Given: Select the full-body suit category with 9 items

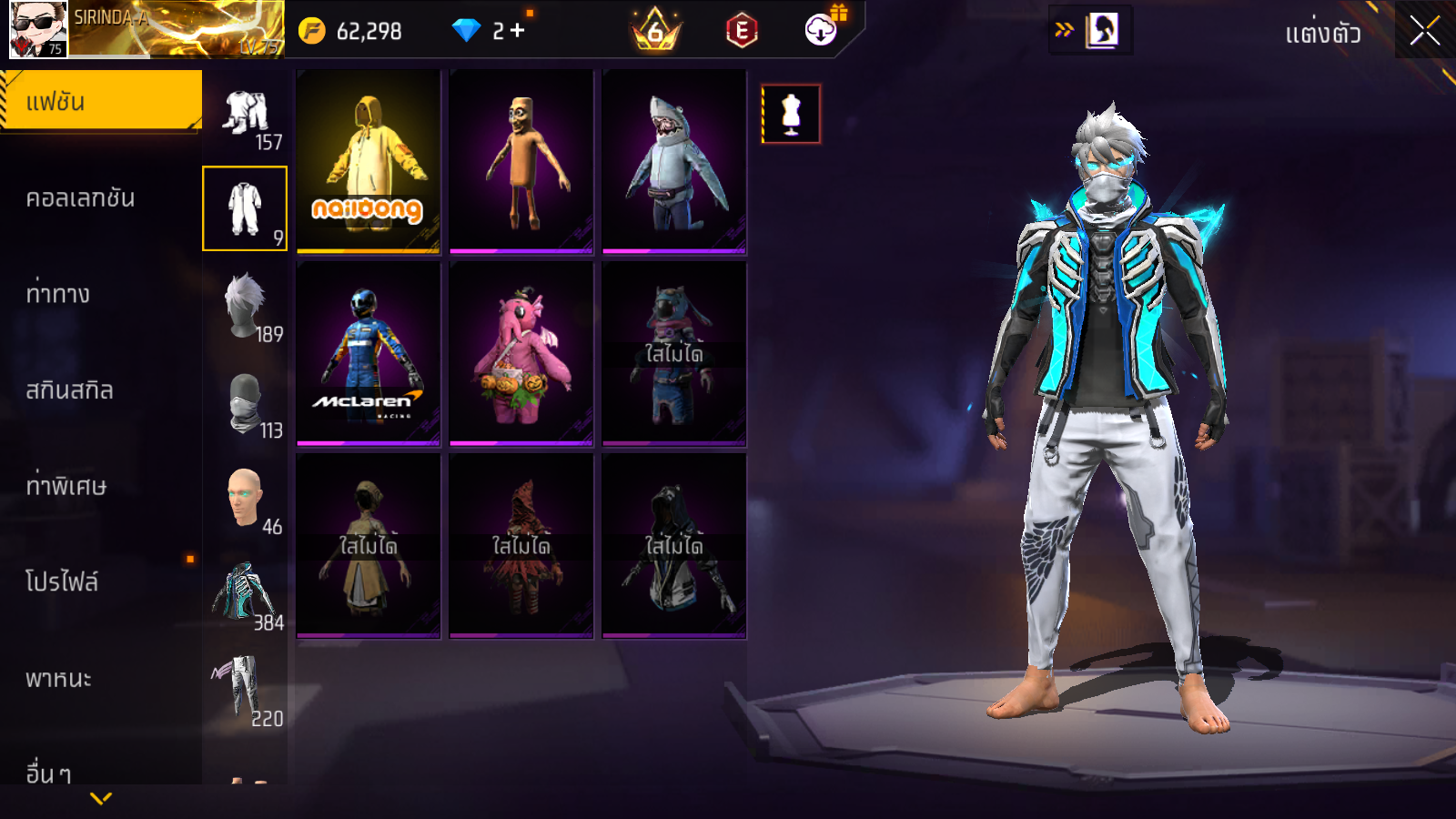Looking at the screenshot, I should coord(245,208).
